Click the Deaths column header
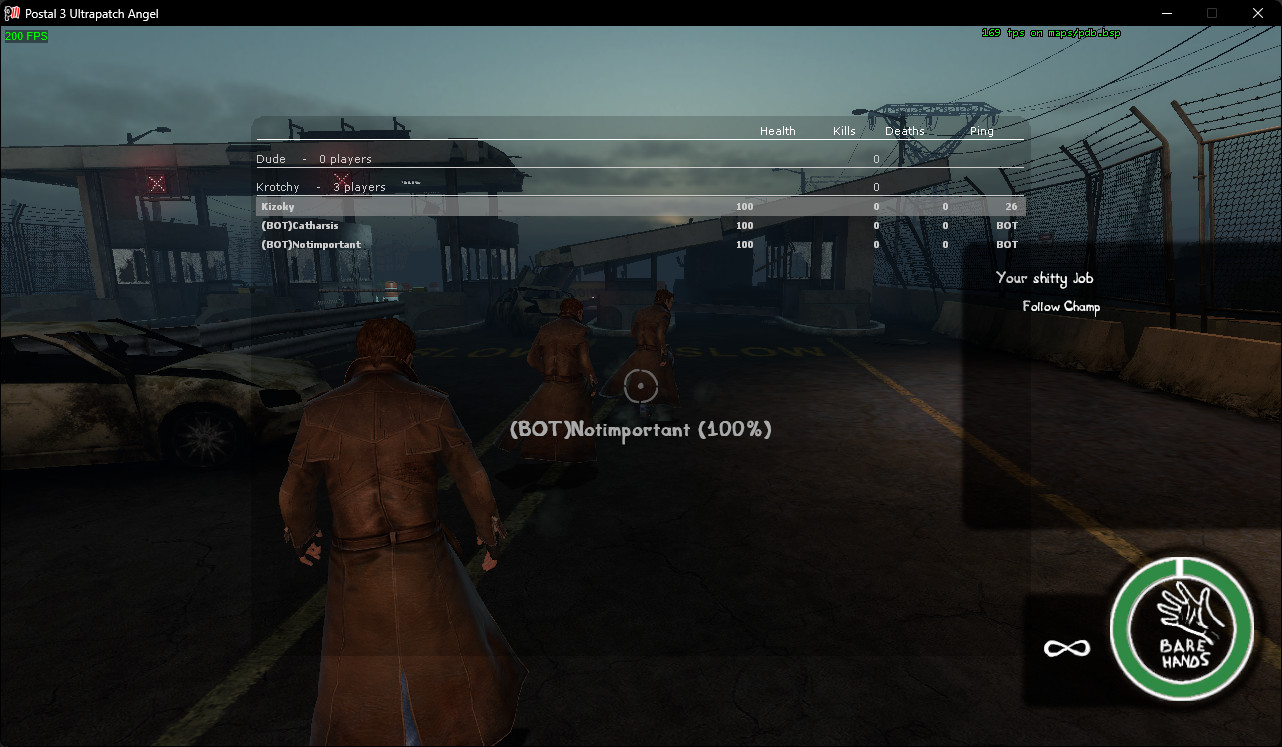 coord(903,131)
